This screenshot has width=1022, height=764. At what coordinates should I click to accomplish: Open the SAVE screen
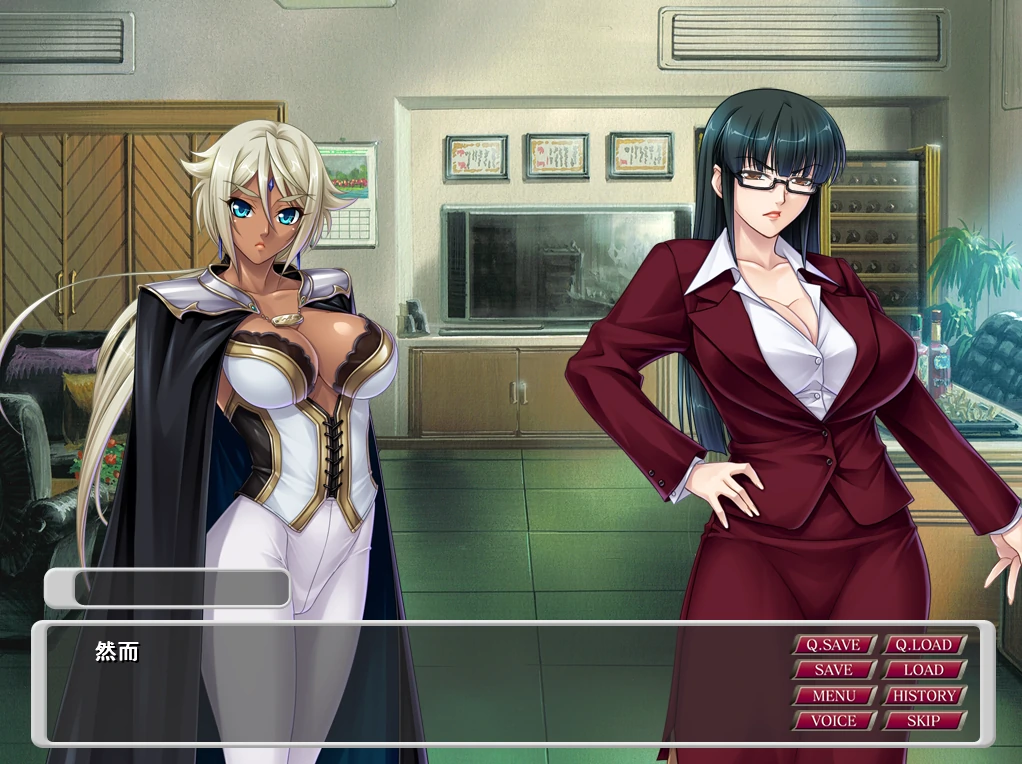[x=834, y=670]
